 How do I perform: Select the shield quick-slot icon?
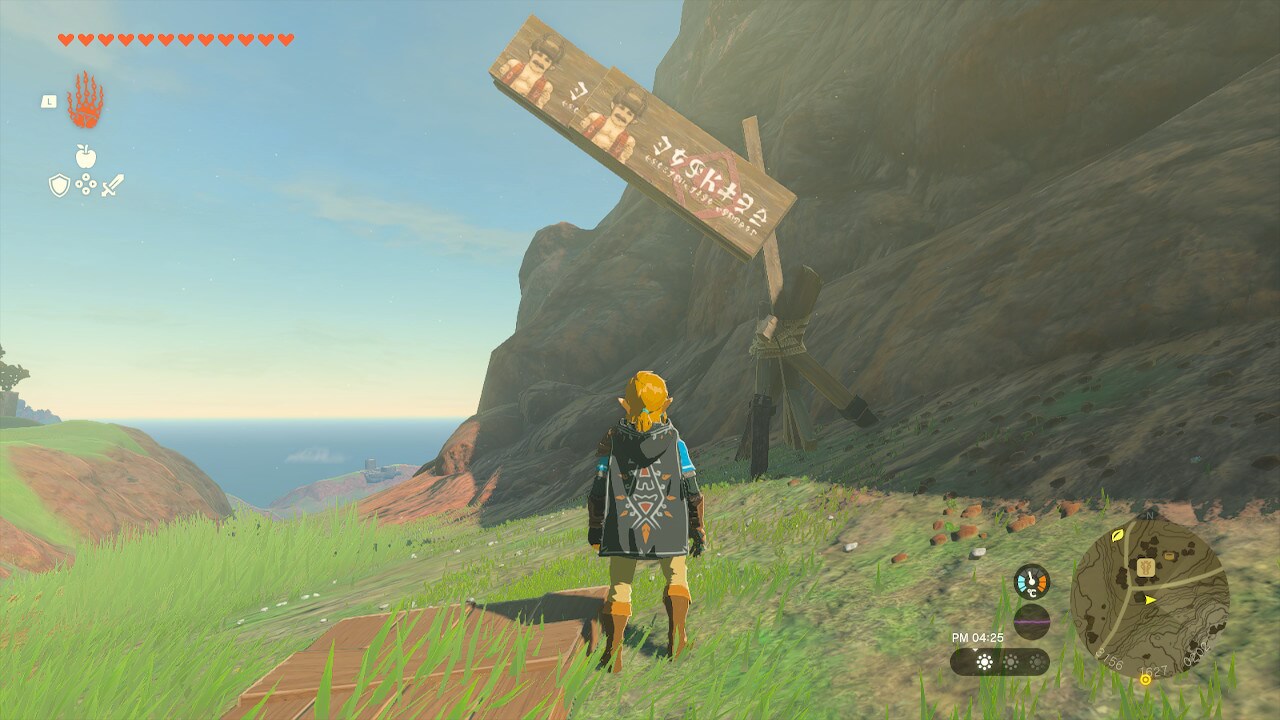tap(60, 185)
